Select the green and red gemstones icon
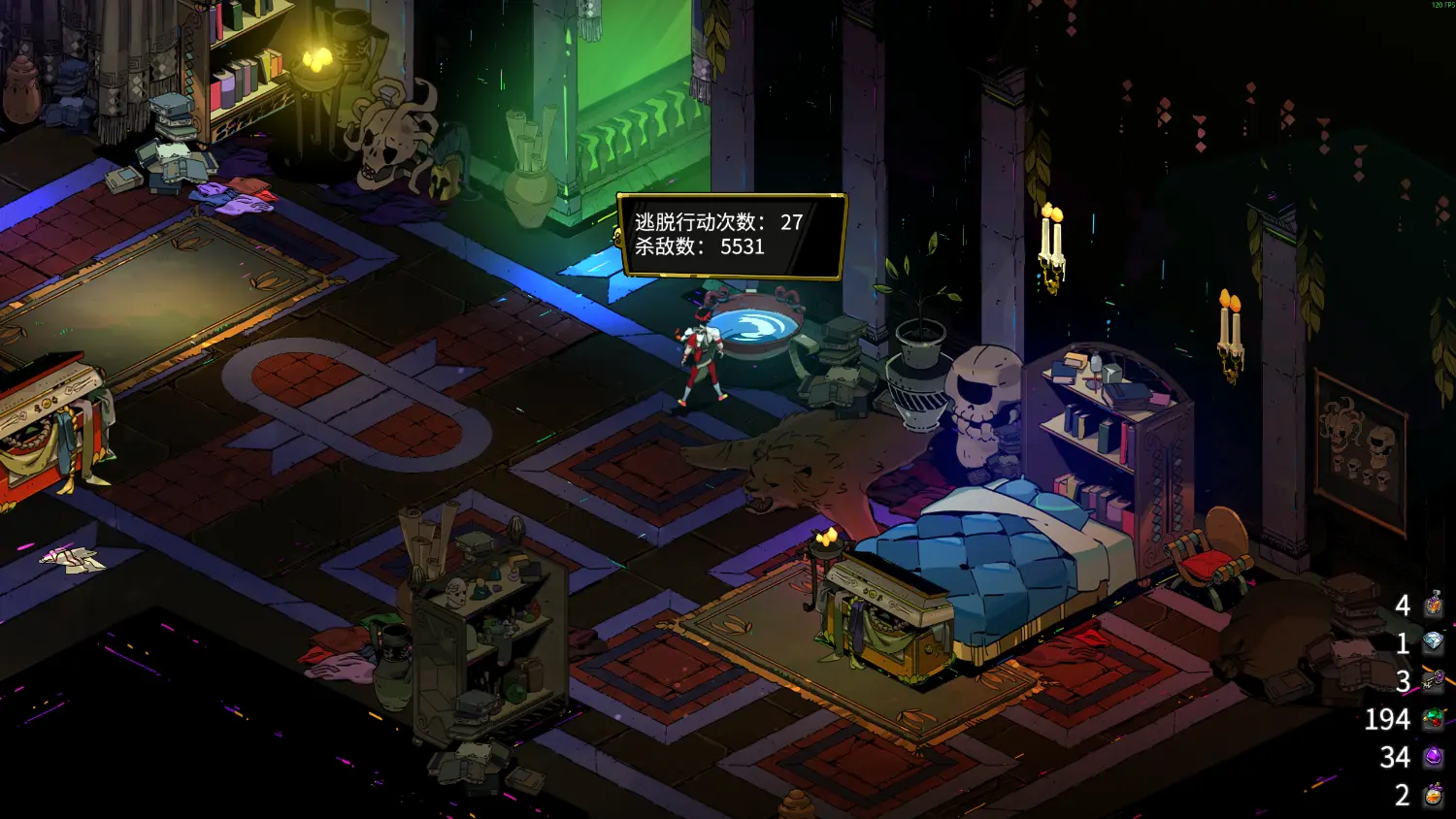The width and height of the screenshot is (1456, 819). pyautogui.click(x=1433, y=719)
